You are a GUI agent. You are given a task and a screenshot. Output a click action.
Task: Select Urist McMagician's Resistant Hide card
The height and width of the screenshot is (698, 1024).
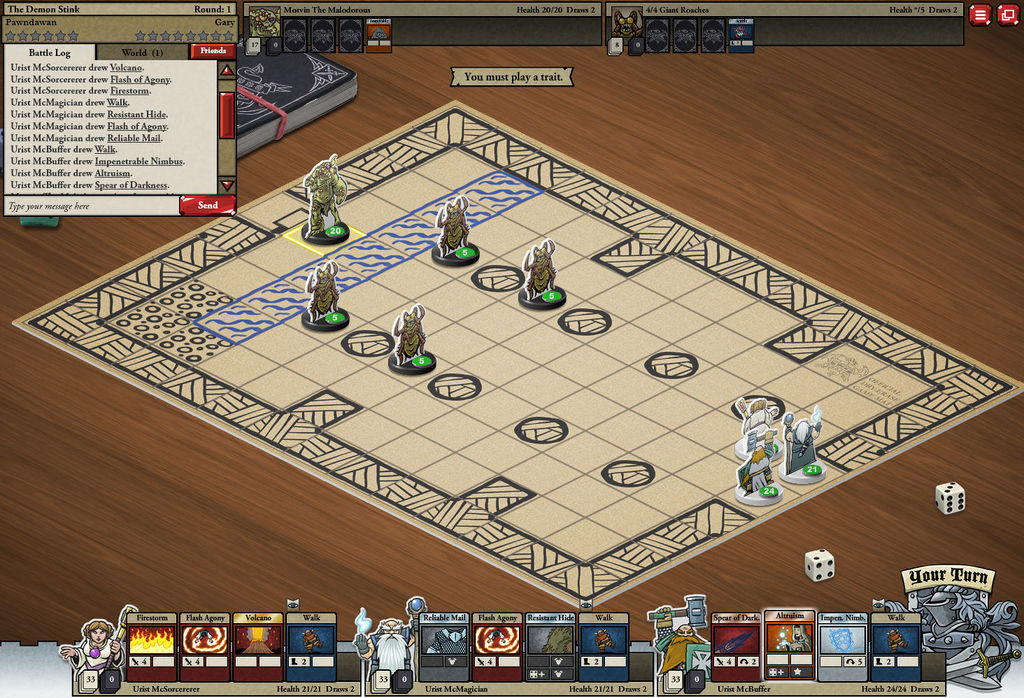(x=551, y=647)
